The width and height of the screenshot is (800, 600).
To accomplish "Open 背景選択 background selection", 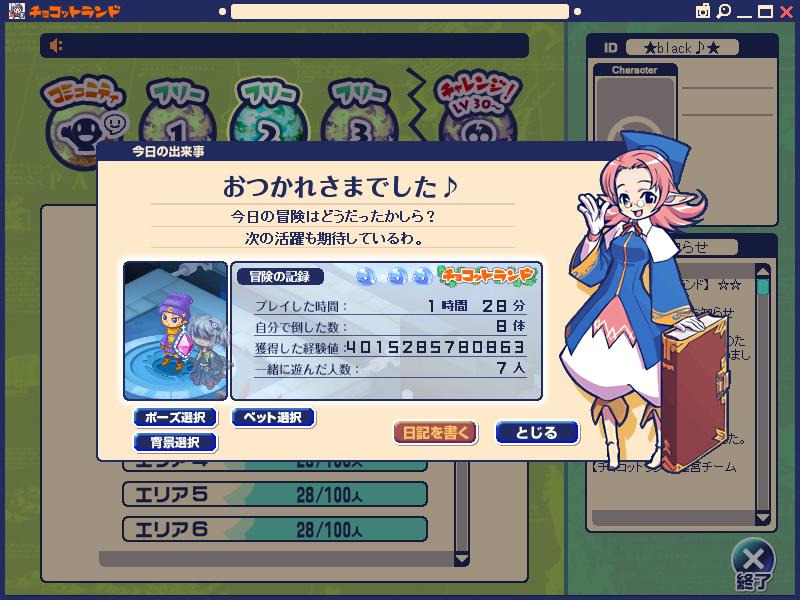I will point(175,442).
